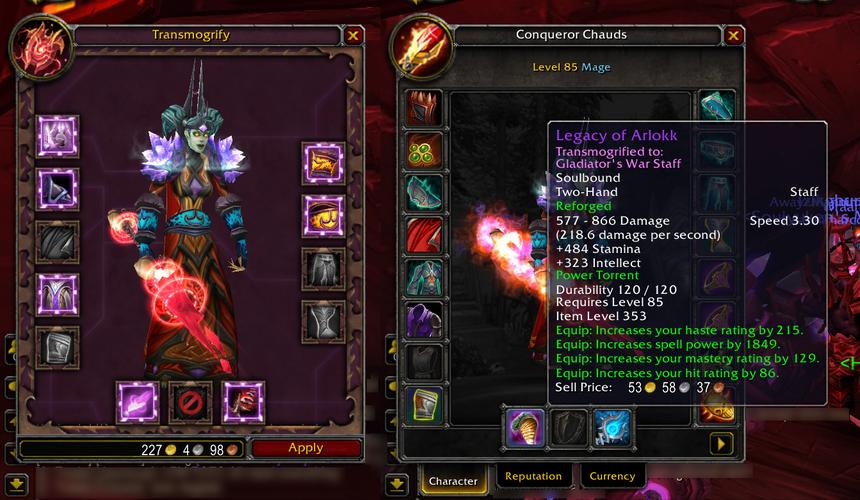Apply the pending transmogrification
This screenshot has height=500, width=860.
[305, 448]
